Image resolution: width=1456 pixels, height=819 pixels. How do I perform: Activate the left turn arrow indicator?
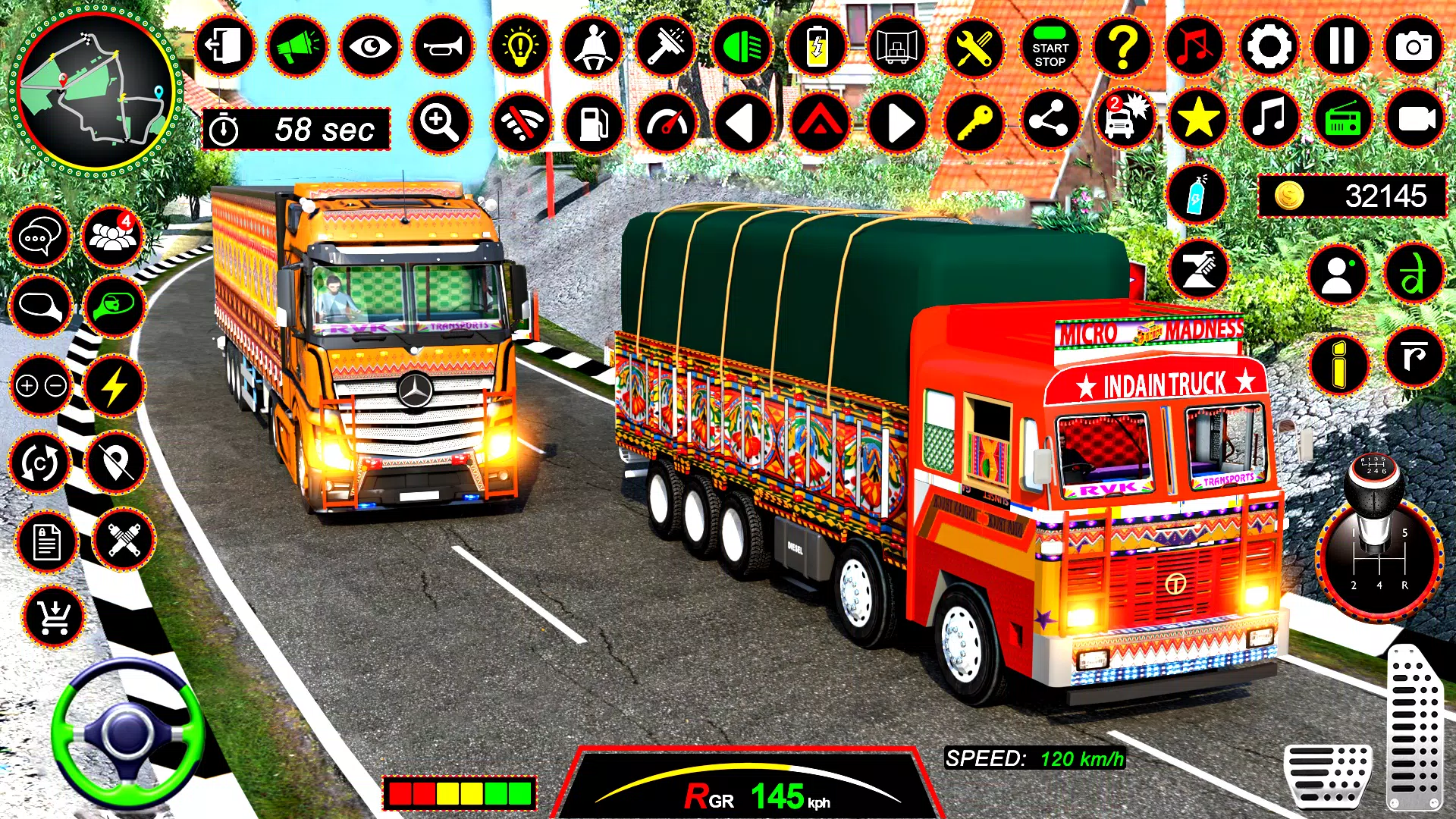click(x=742, y=123)
